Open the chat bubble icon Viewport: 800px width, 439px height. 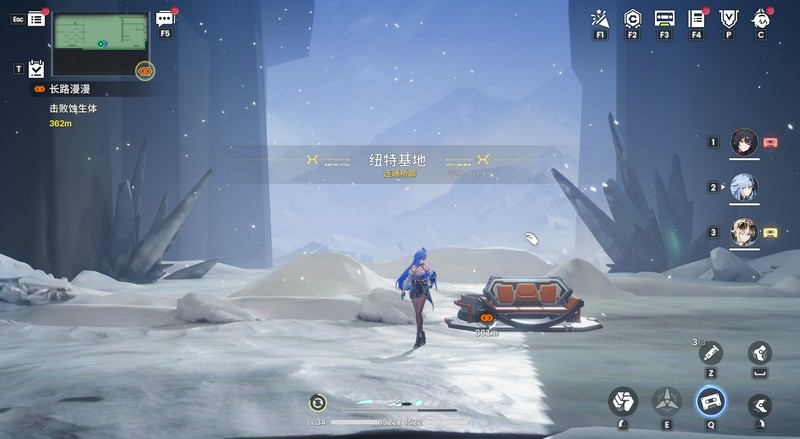pos(165,17)
